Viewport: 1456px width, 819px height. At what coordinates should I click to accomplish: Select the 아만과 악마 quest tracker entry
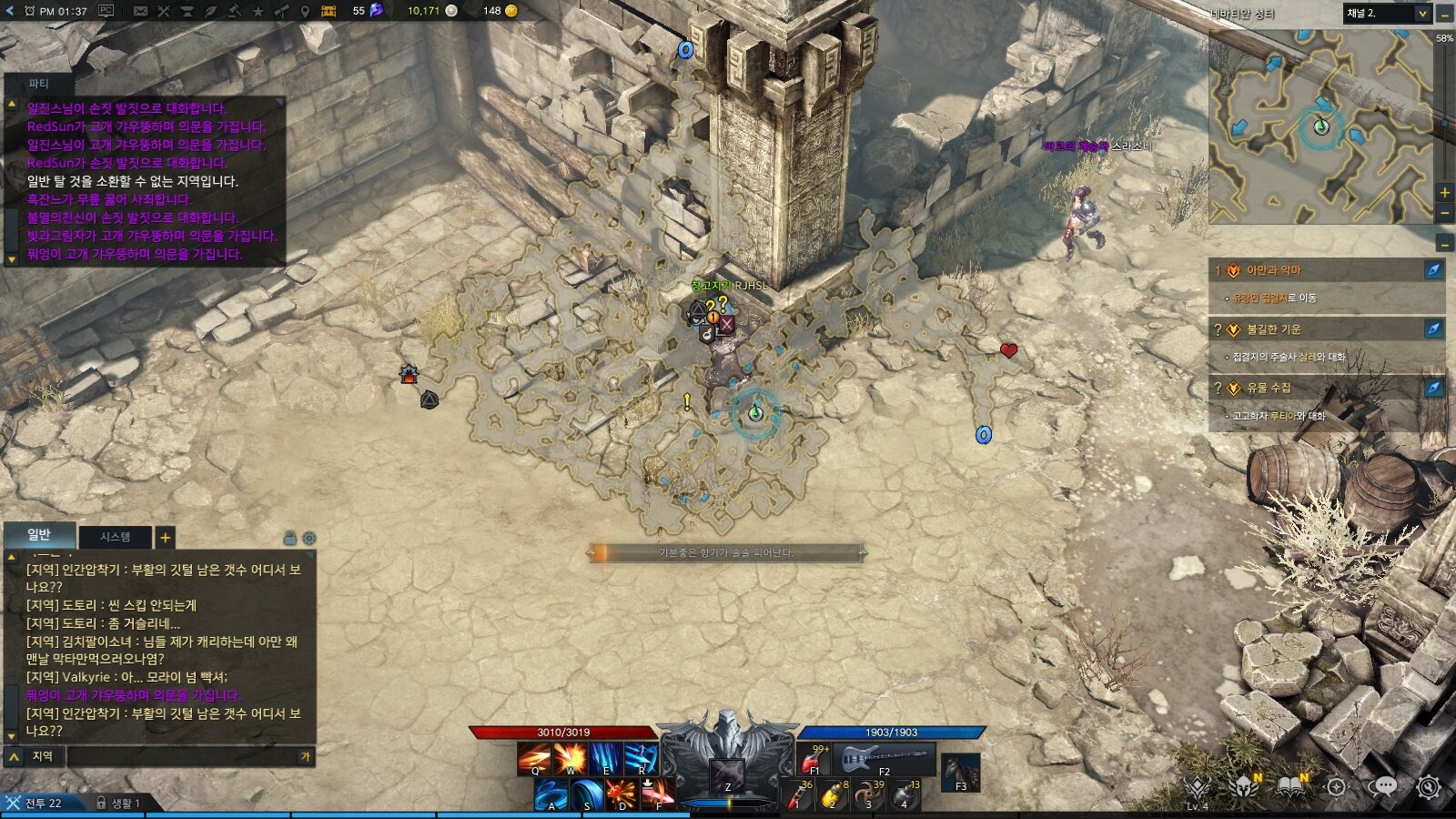1274,270
